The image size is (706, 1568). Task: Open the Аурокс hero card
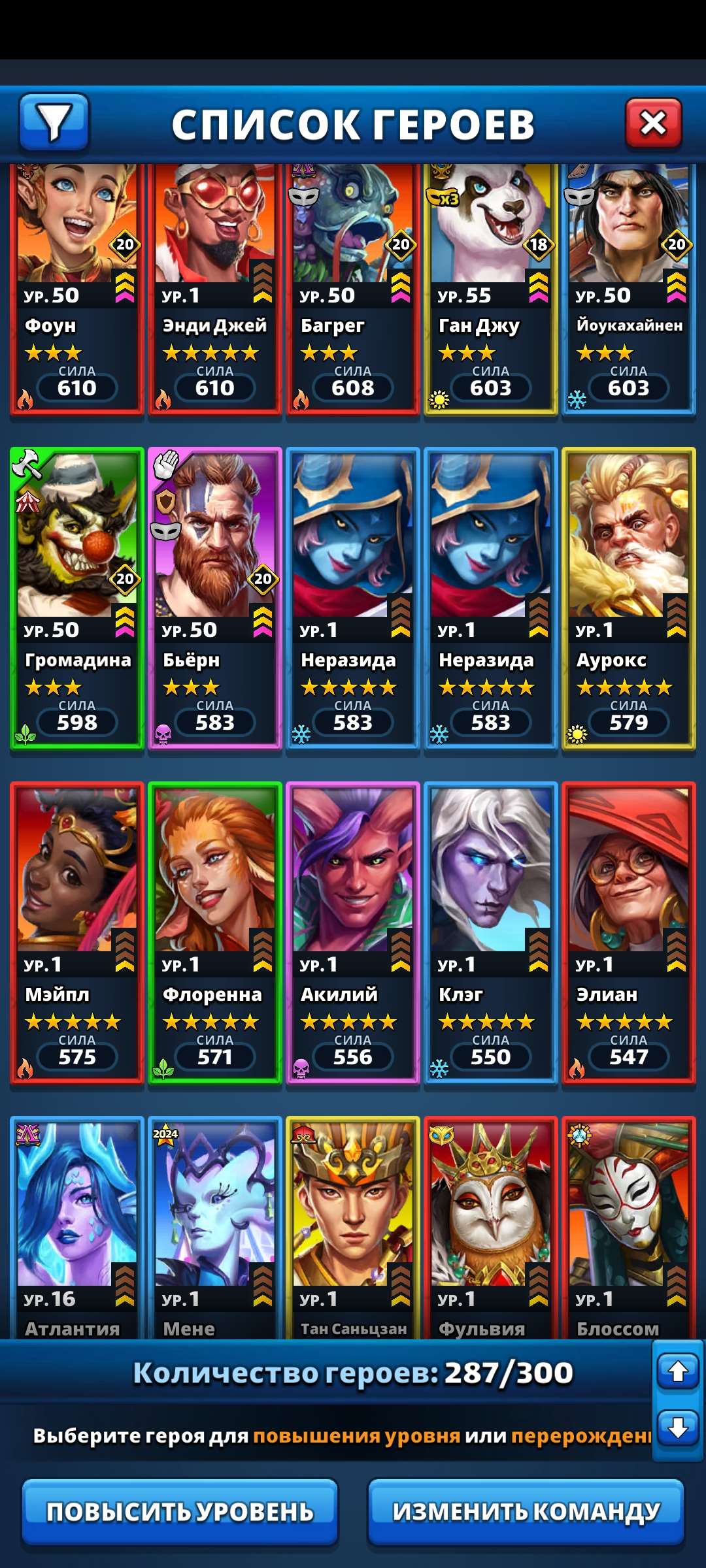628,598
